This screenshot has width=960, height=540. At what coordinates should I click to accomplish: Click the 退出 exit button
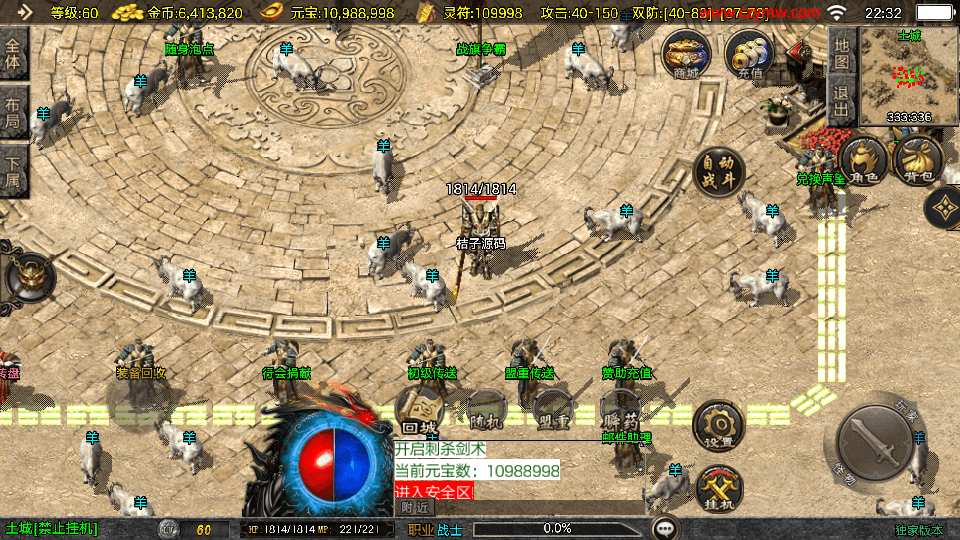point(841,101)
